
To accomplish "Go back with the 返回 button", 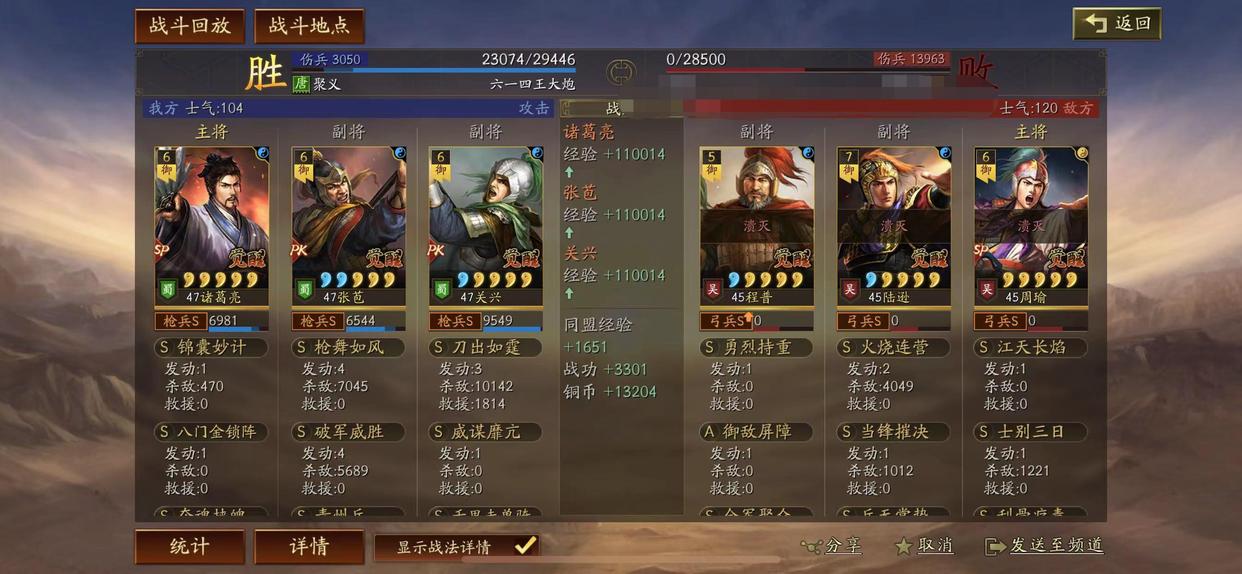I will [x=1117, y=24].
